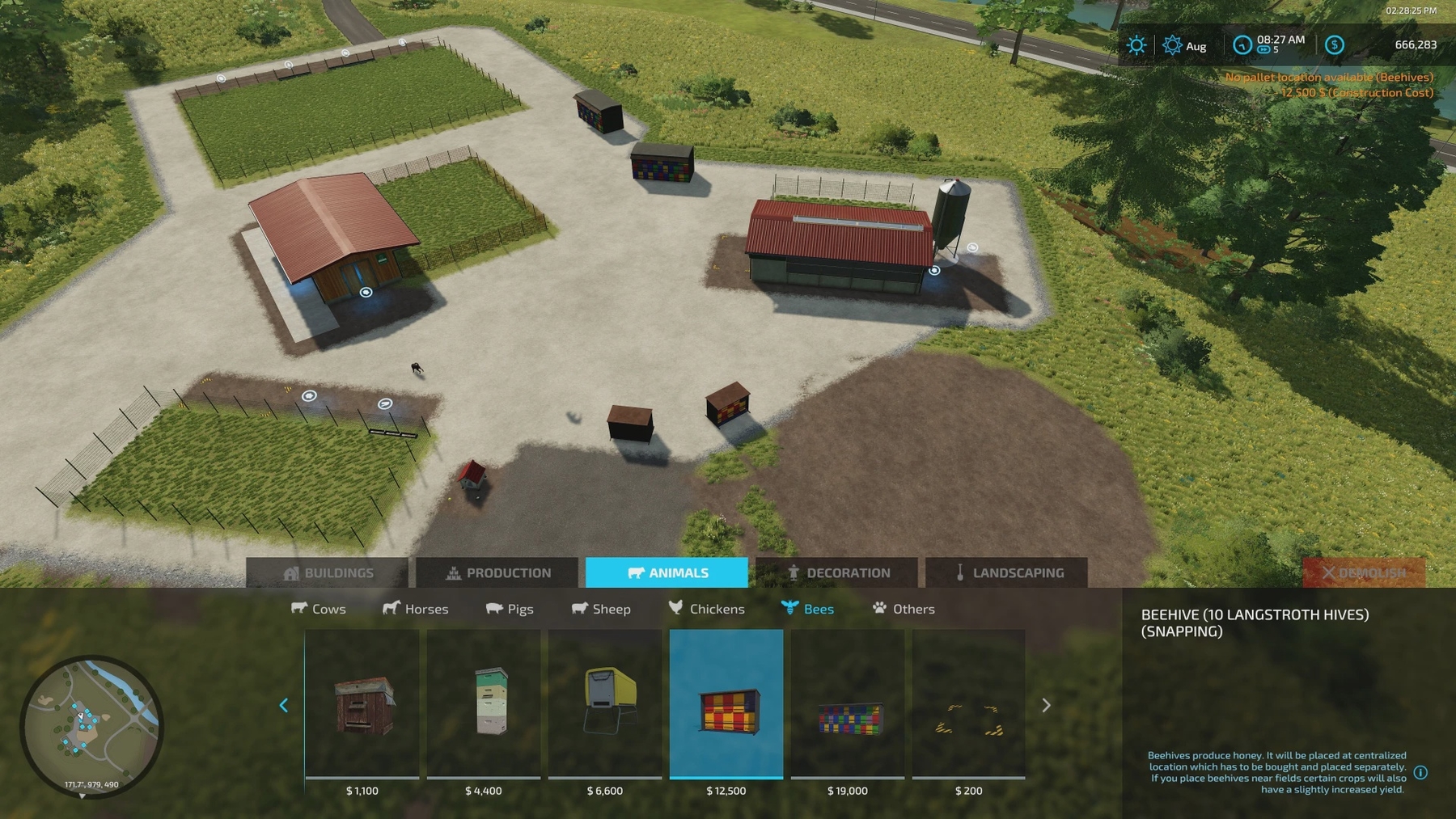Show next items with right arrow
The height and width of the screenshot is (819, 1456).
(x=1046, y=705)
